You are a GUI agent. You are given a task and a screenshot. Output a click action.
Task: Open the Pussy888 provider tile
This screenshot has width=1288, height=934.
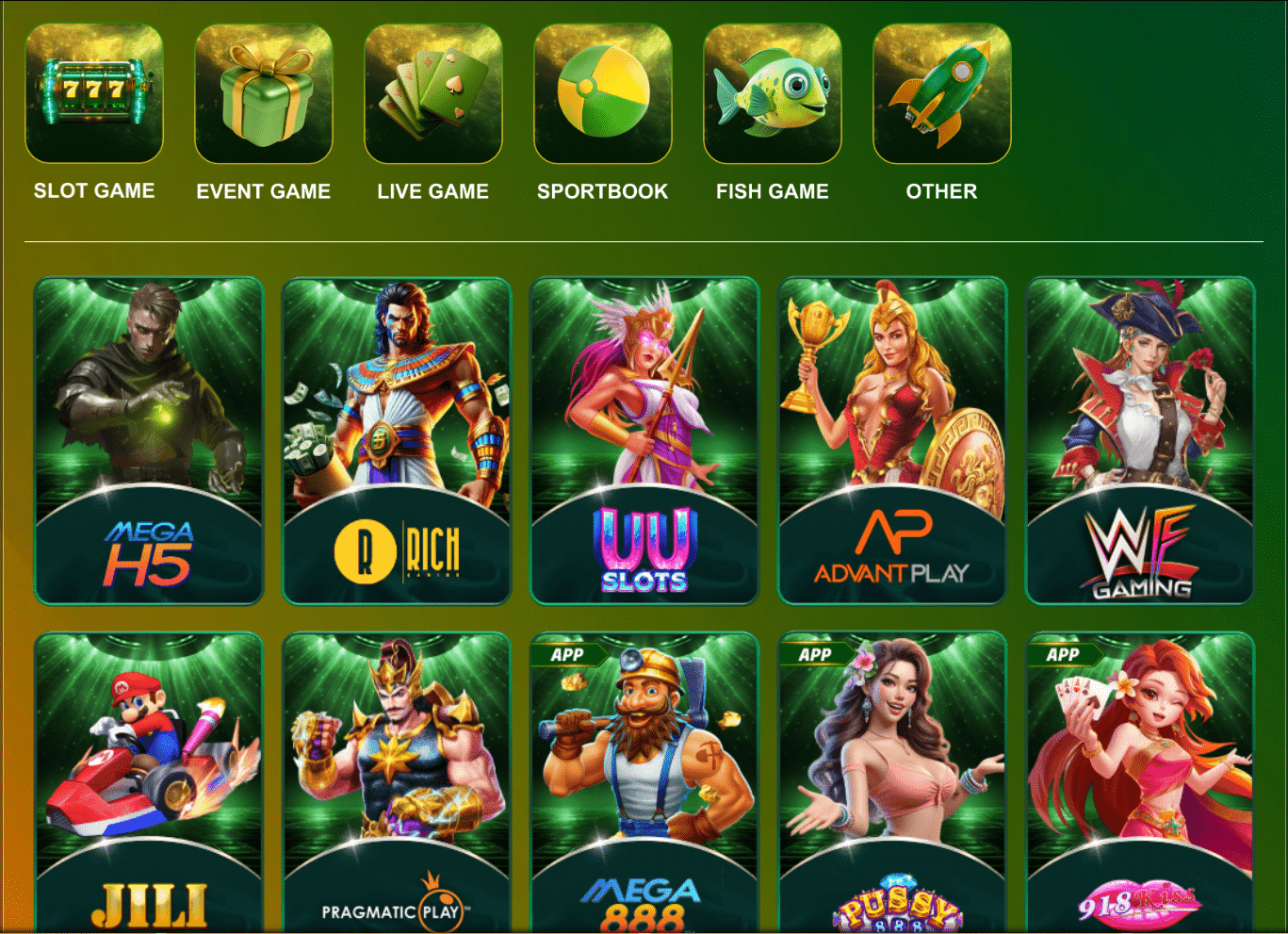tap(891, 782)
